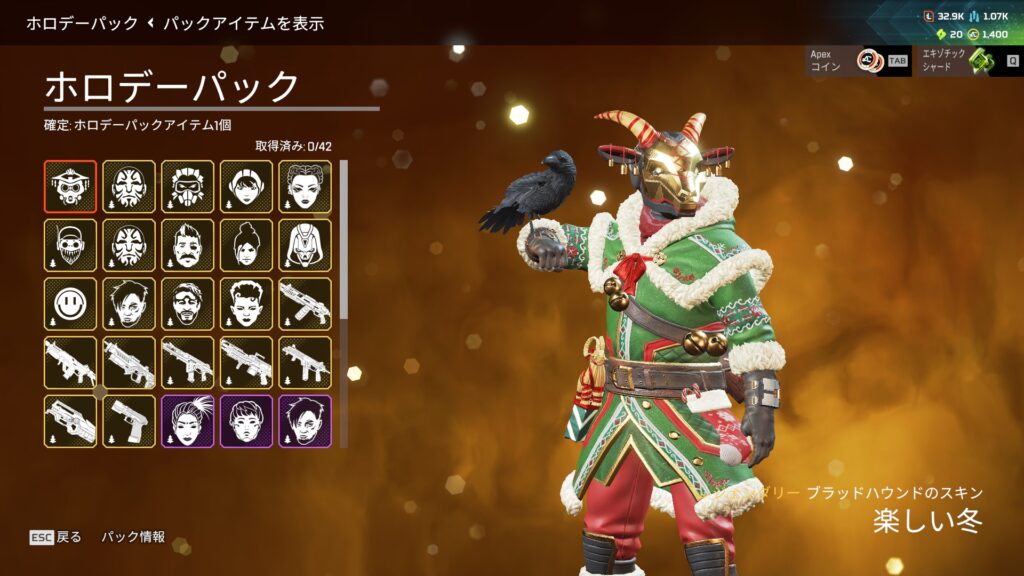The image size is (1024, 576).
Task: Pick the Loba tile with braided hair
Action: pos(305,187)
